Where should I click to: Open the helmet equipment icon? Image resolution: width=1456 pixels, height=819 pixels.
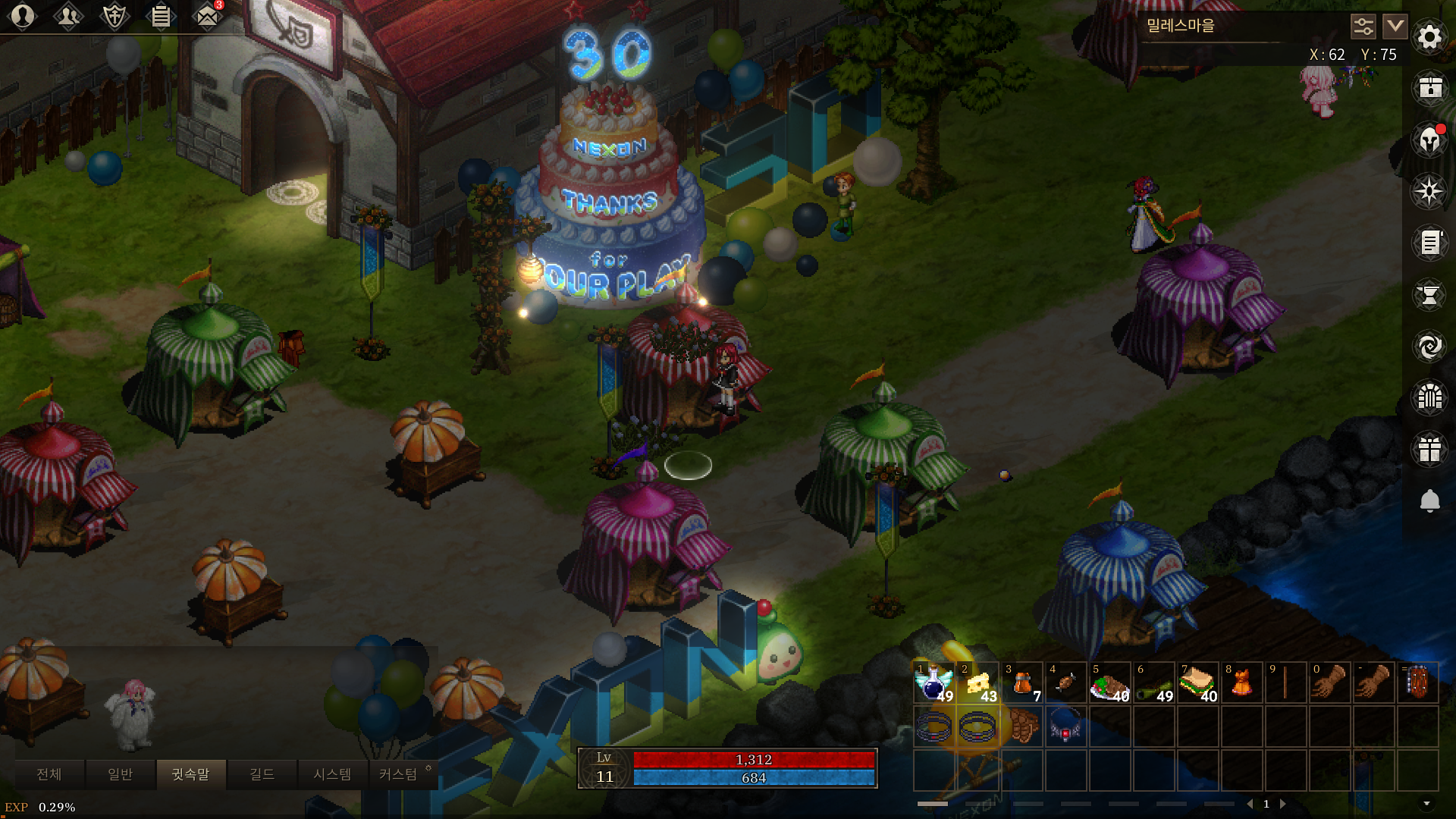tap(1429, 140)
